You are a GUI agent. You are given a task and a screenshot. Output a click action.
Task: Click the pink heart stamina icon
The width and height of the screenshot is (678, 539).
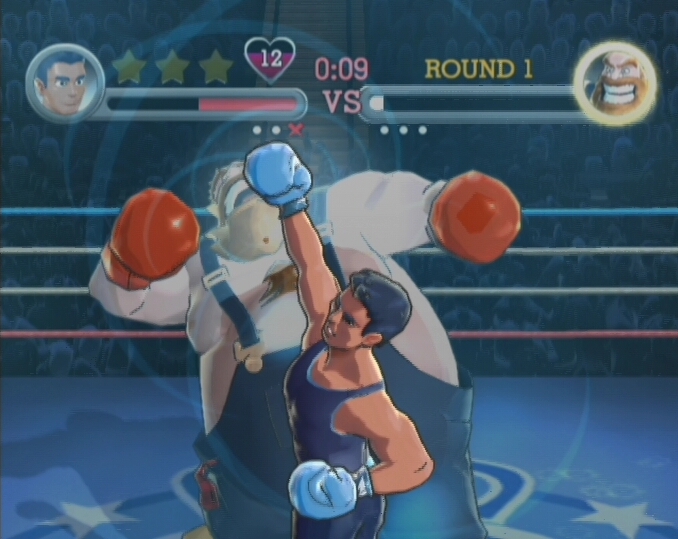click(x=270, y=60)
